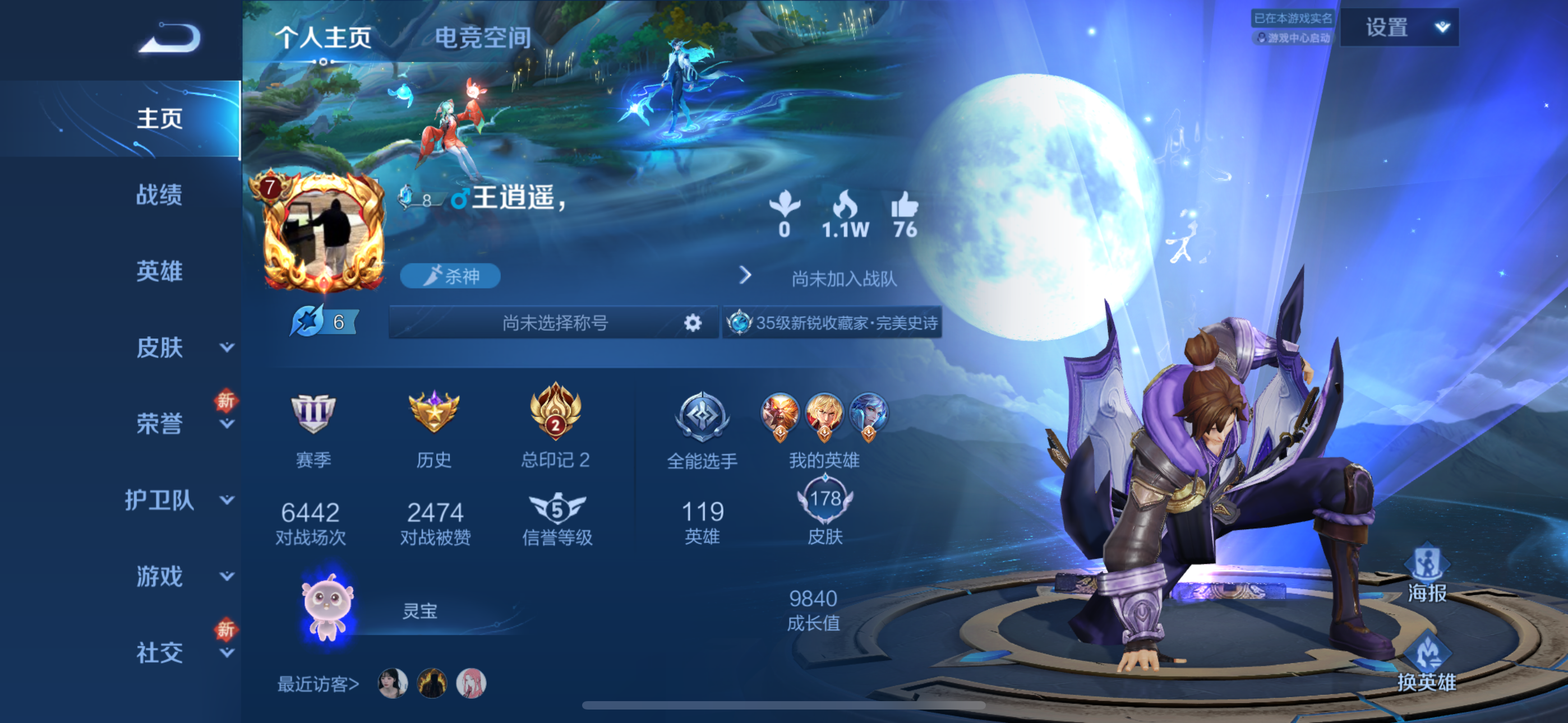
Task: Expand the 护卫队 sidebar entry
Action: pyautogui.click(x=160, y=500)
